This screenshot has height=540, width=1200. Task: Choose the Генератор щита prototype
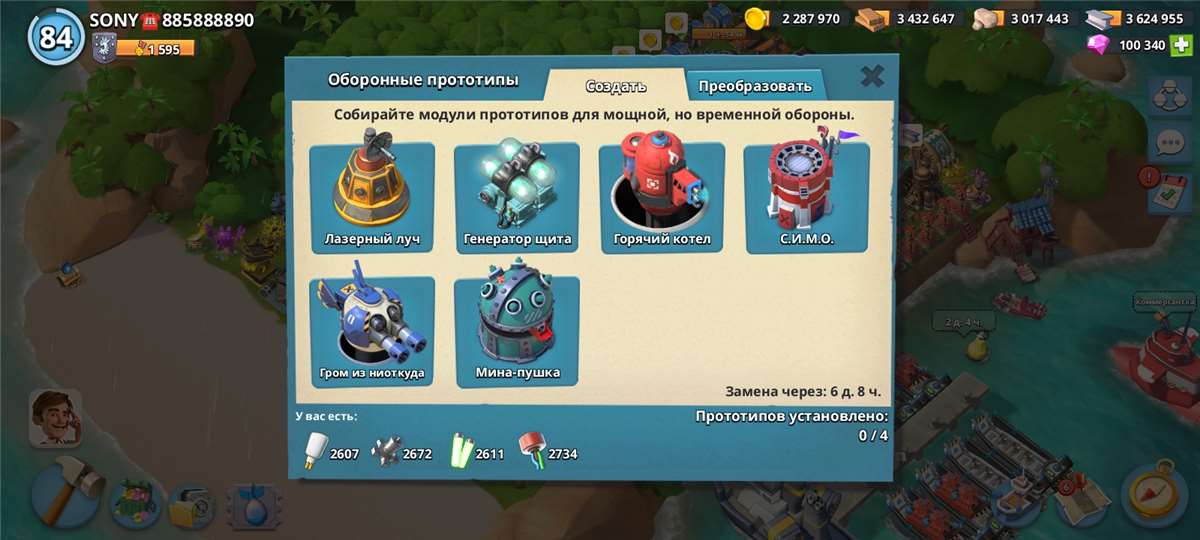(x=517, y=197)
